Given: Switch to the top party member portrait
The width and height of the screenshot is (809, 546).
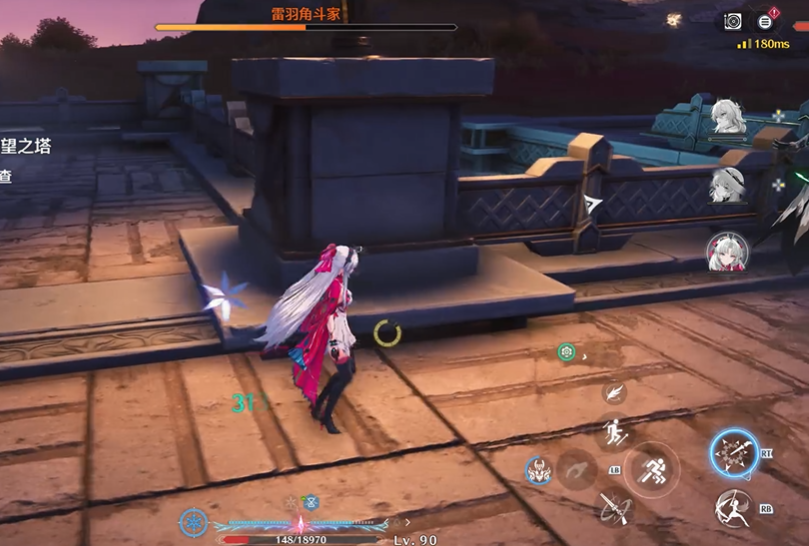Looking at the screenshot, I should pos(727,116).
